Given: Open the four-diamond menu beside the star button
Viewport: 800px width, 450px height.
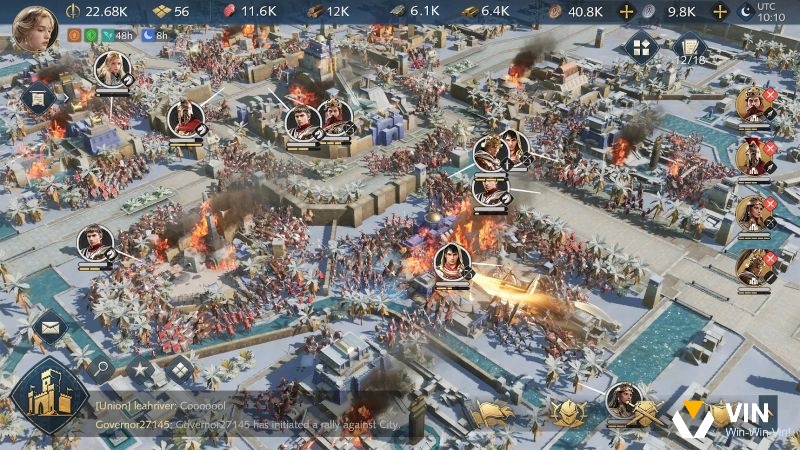Looking at the screenshot, I should [x=180, y=368].
